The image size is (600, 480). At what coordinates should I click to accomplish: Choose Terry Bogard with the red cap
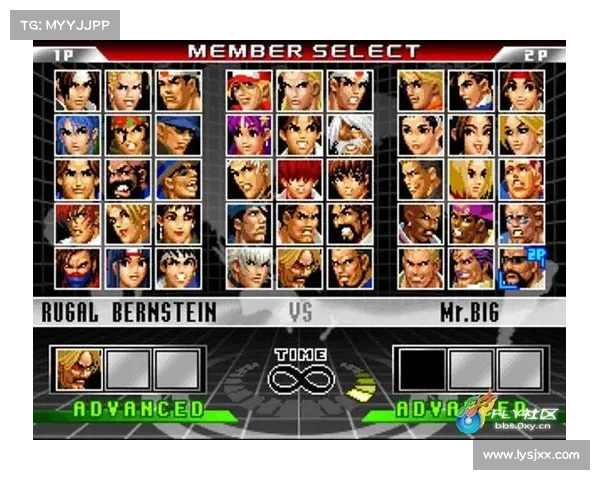point(248,89)
